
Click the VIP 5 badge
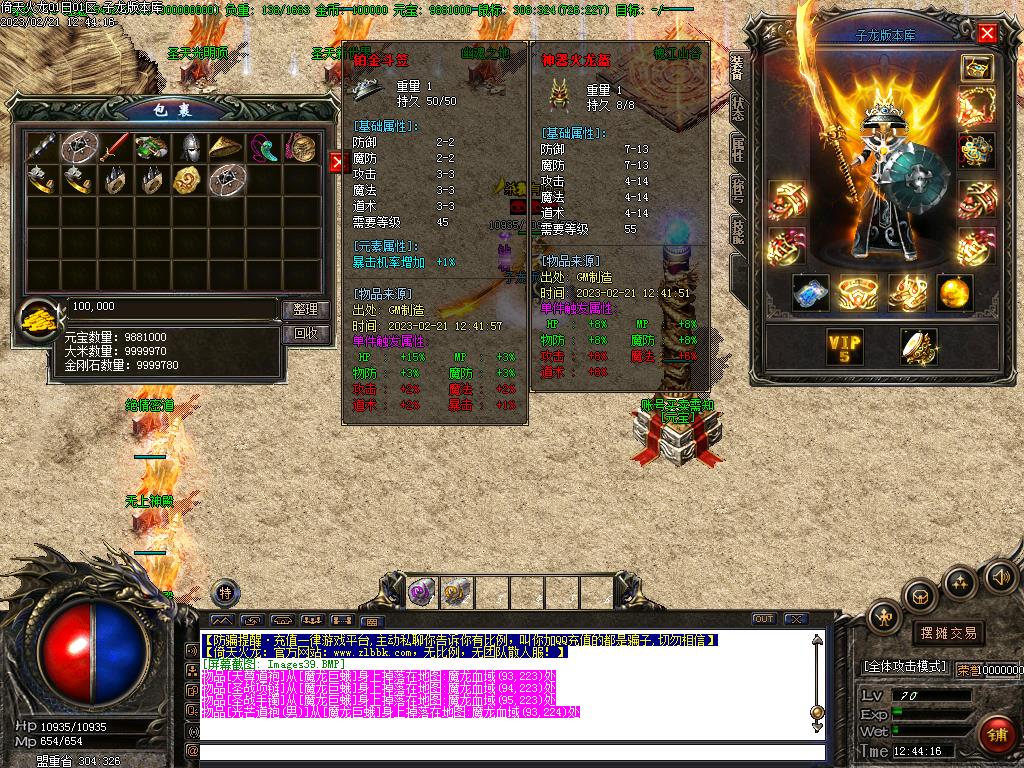844,346
